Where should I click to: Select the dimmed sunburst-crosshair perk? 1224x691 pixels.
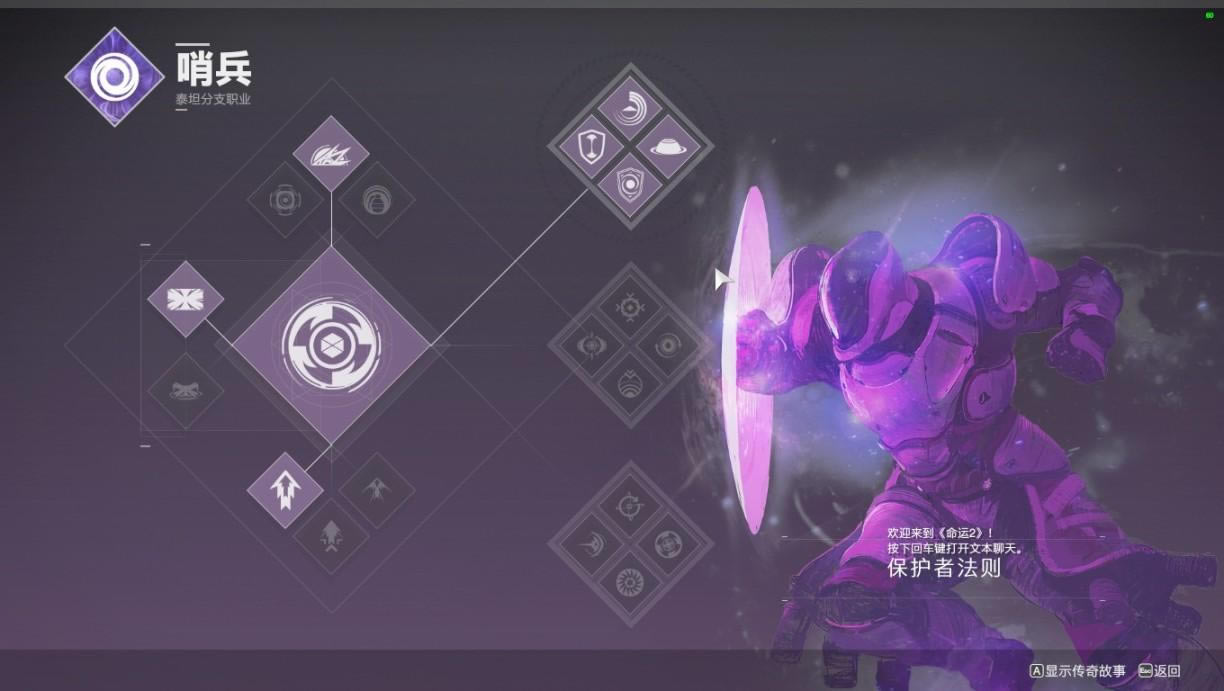click(630, 306)
